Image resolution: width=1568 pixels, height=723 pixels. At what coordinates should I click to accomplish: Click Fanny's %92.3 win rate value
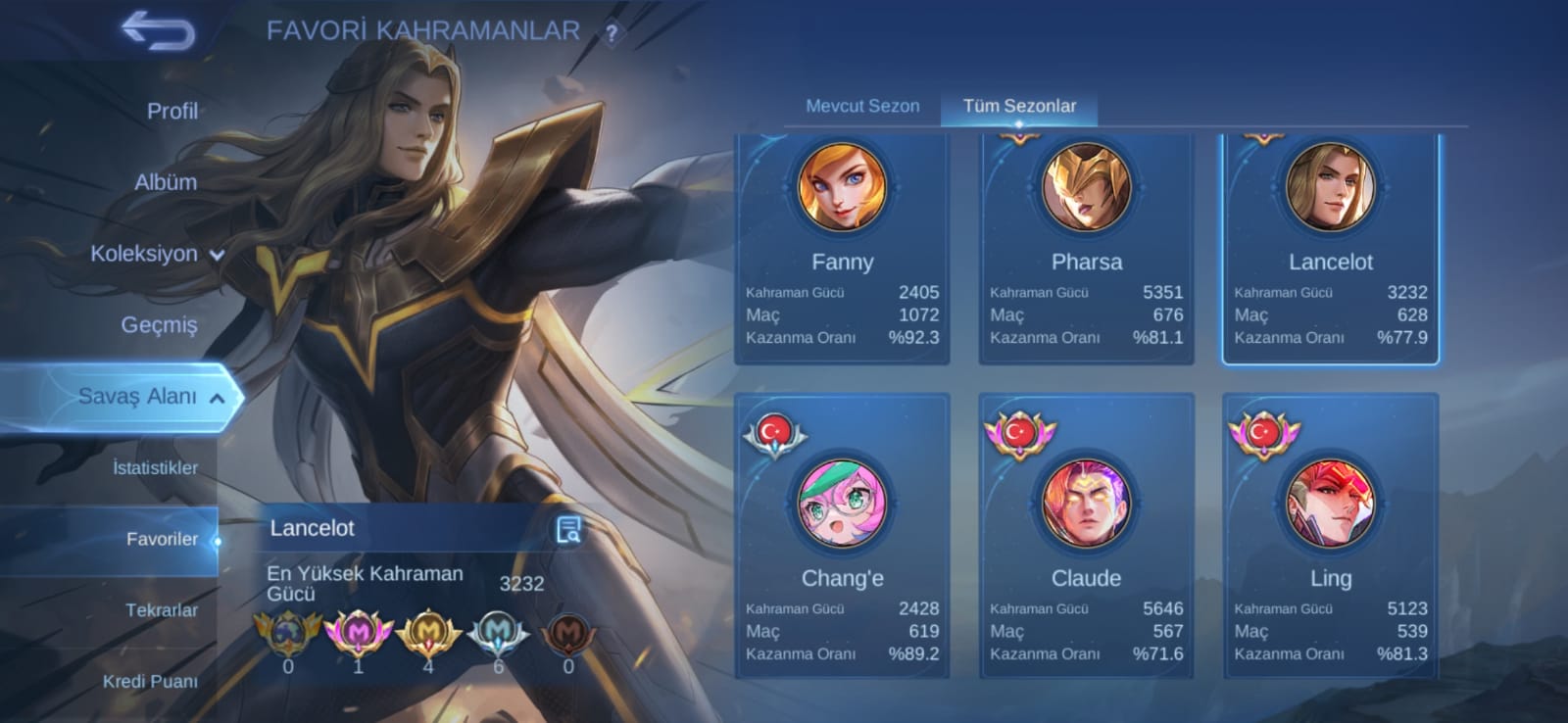click(x=914, y=338)
